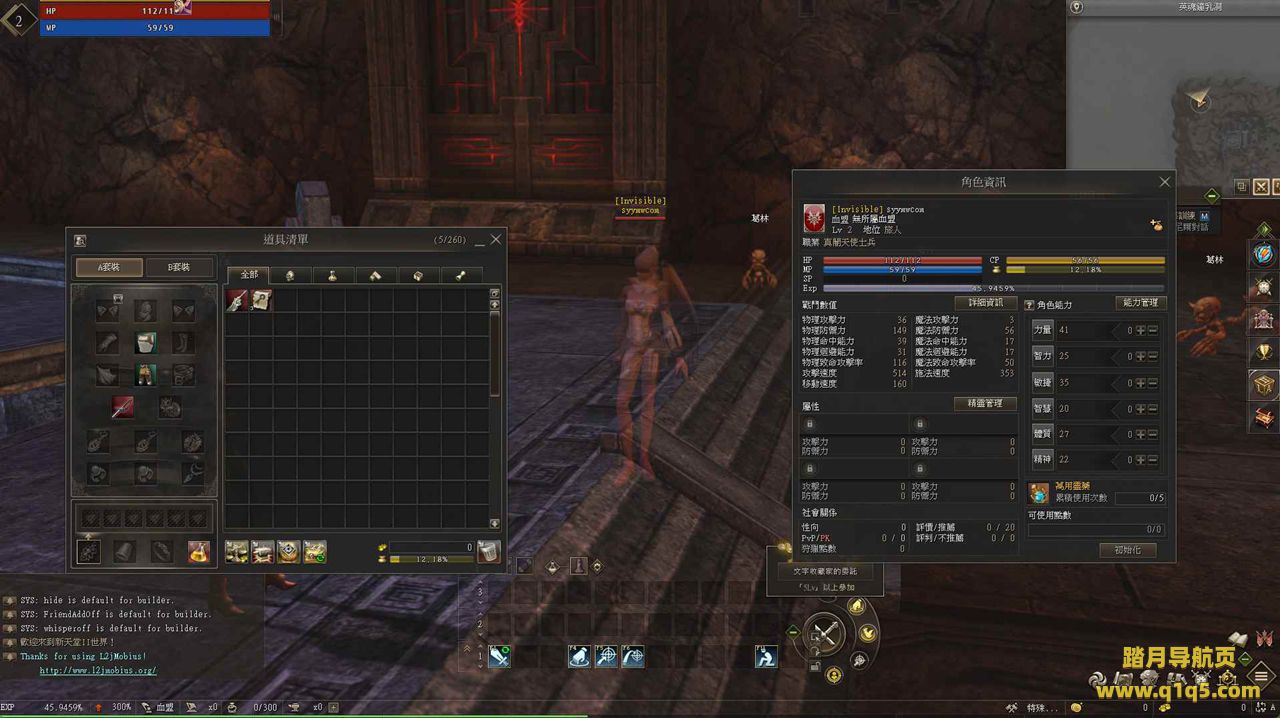Increase 力量 strength with the plus button
The image size is (1280, 718).
(1140, 330)
